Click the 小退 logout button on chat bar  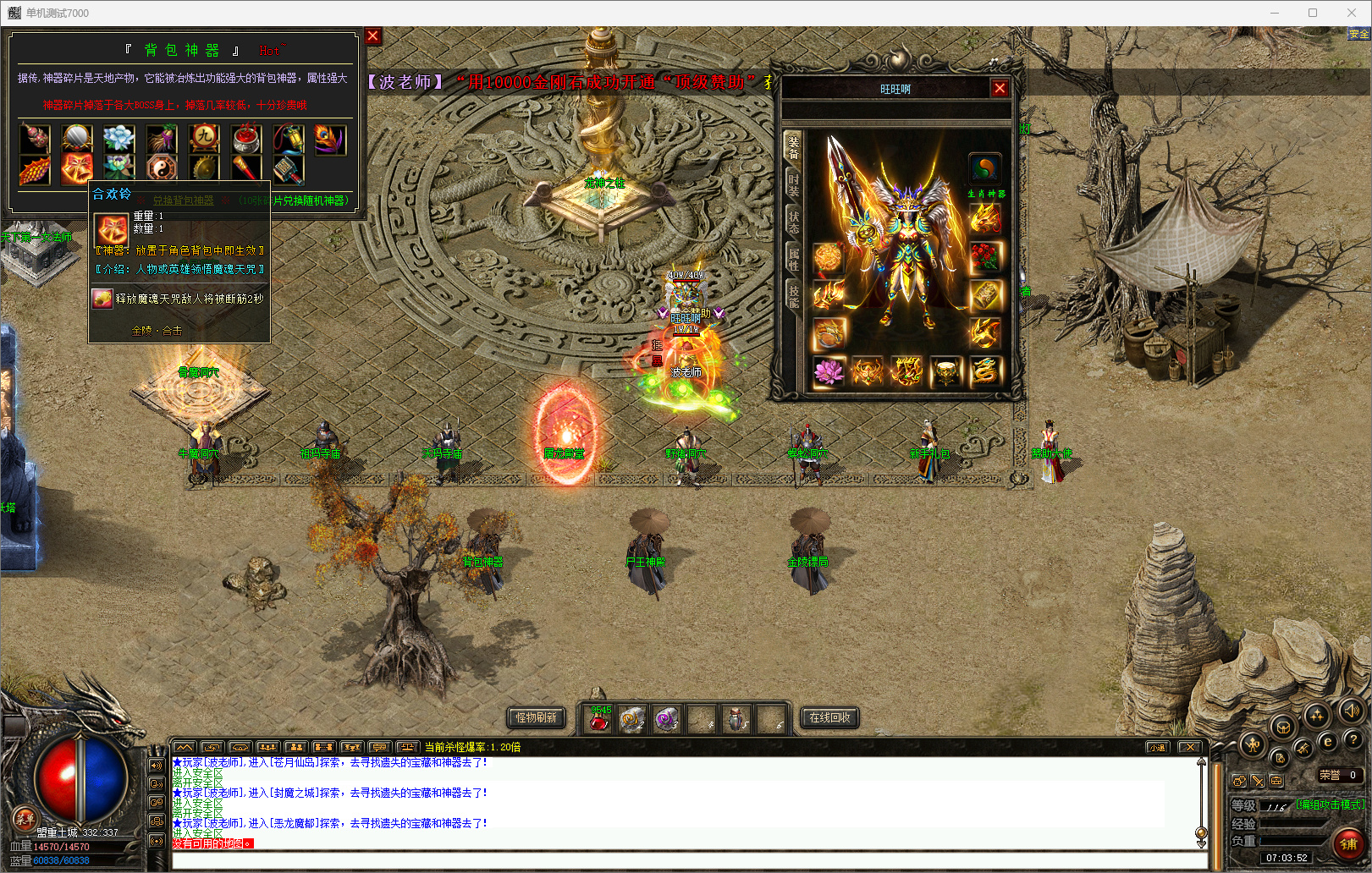[1158, 747]
